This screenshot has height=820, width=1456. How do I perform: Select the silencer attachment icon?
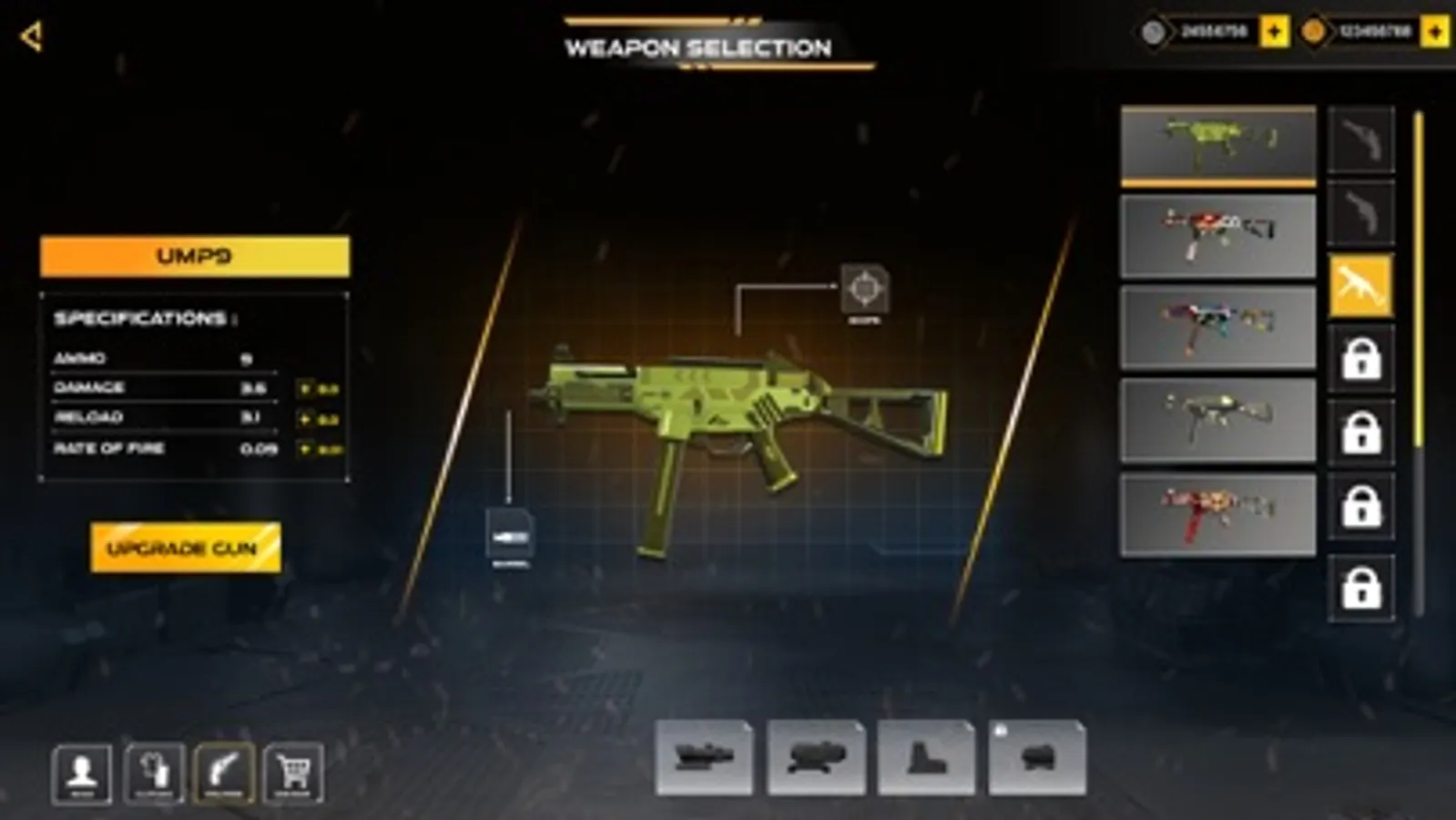(1036, 759)
